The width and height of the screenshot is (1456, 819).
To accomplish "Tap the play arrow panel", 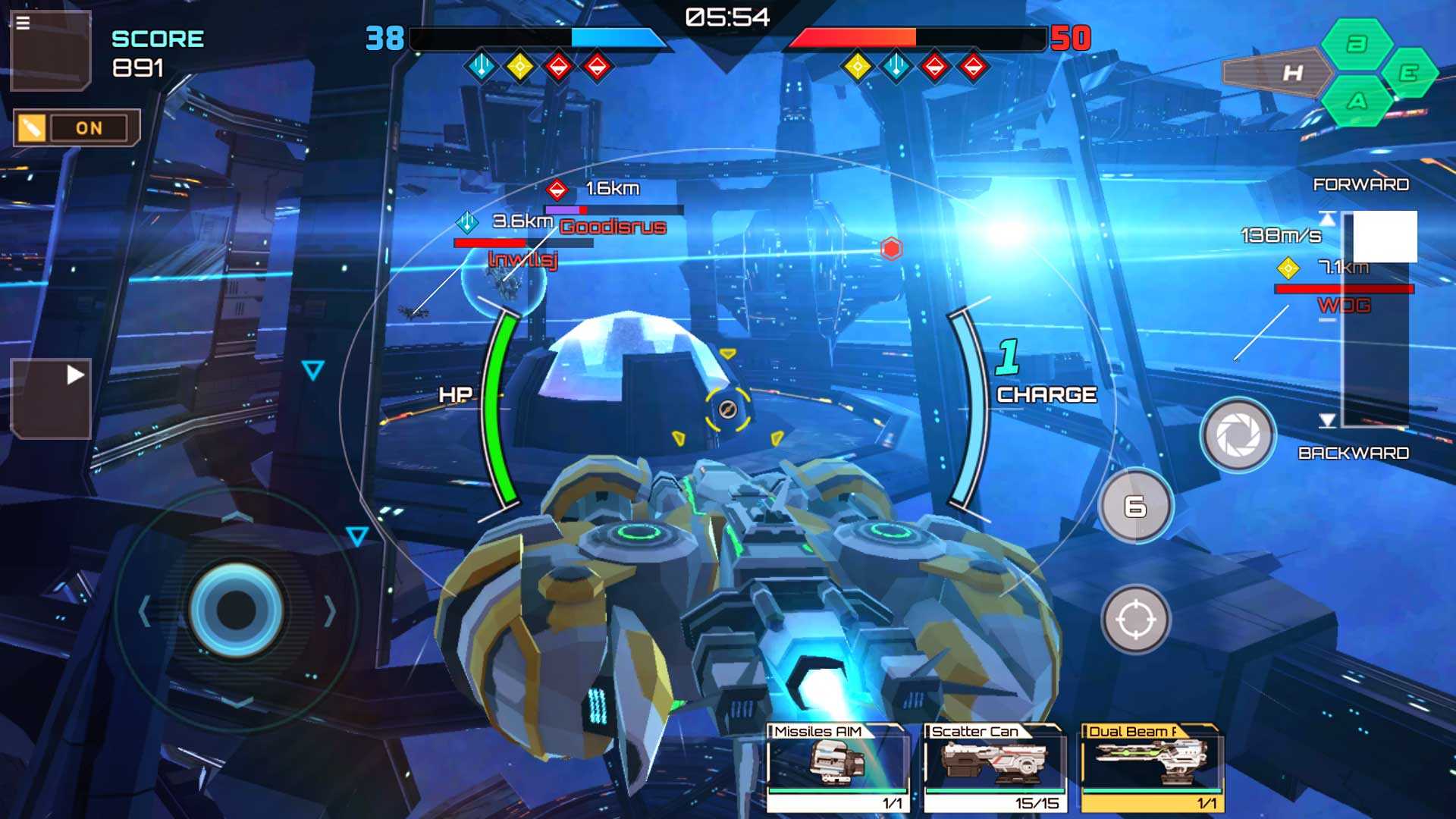I will 52,397.
